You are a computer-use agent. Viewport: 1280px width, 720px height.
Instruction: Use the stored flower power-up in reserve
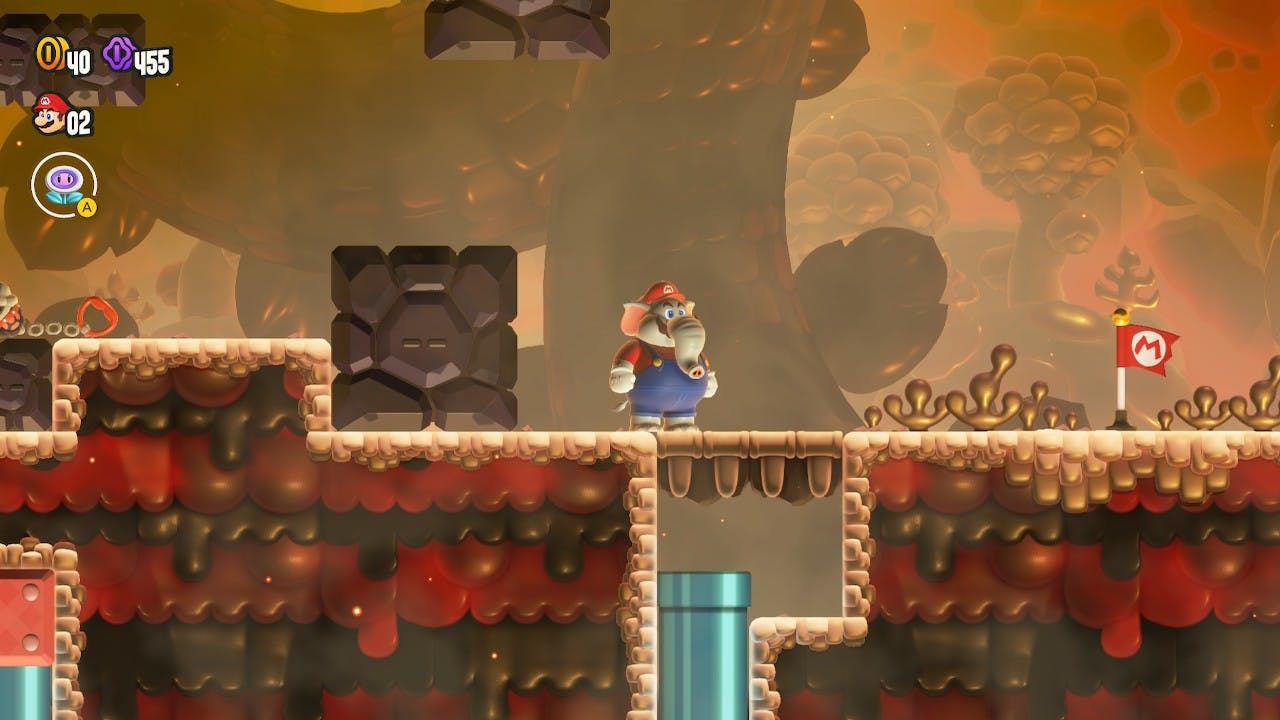64,184
